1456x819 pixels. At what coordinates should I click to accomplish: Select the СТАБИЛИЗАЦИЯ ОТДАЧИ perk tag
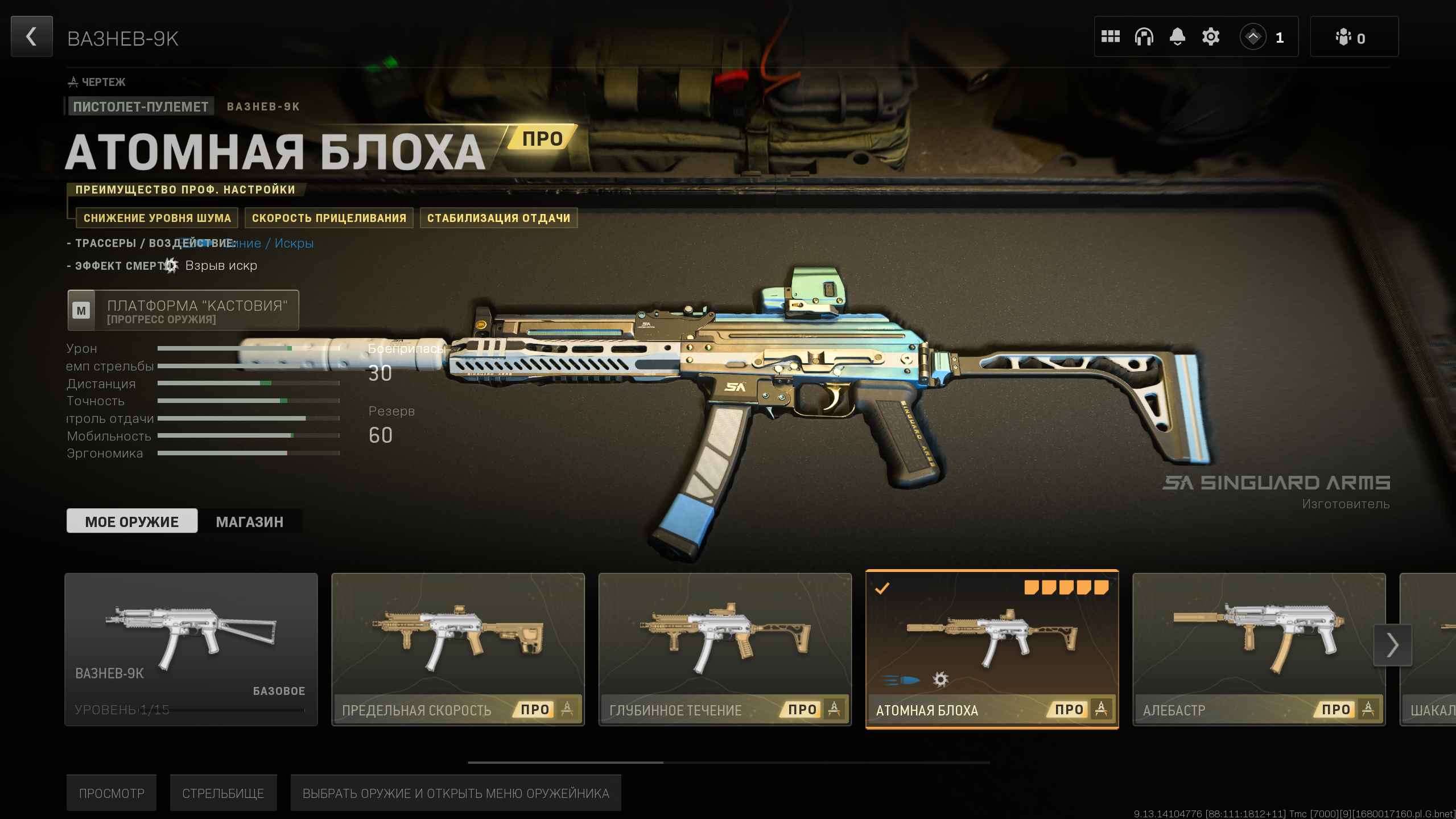(498, 218)
